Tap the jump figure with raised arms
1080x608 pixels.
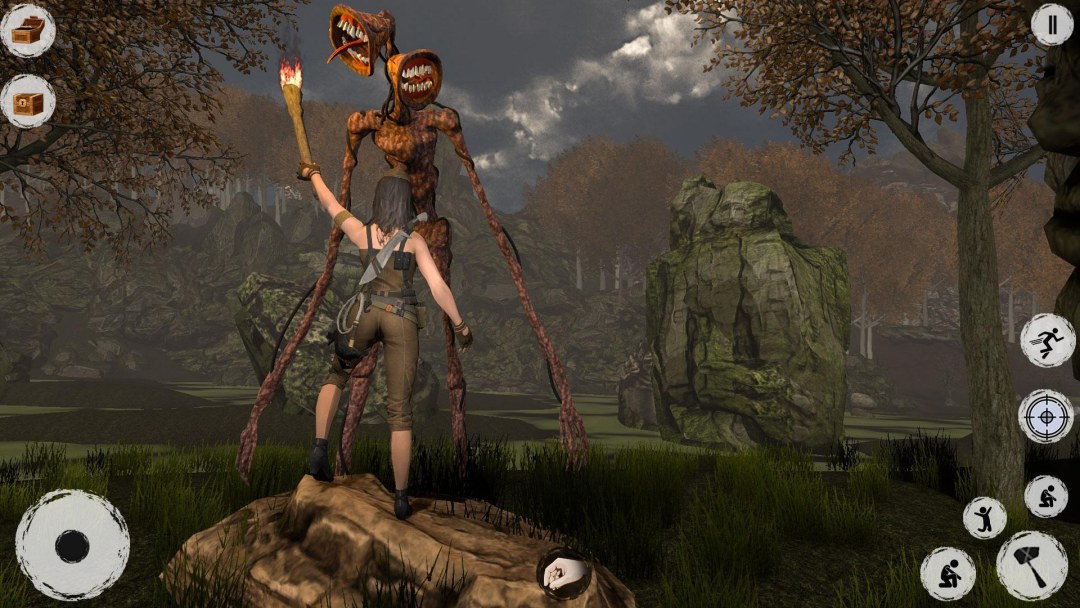[x=985, y=517]
